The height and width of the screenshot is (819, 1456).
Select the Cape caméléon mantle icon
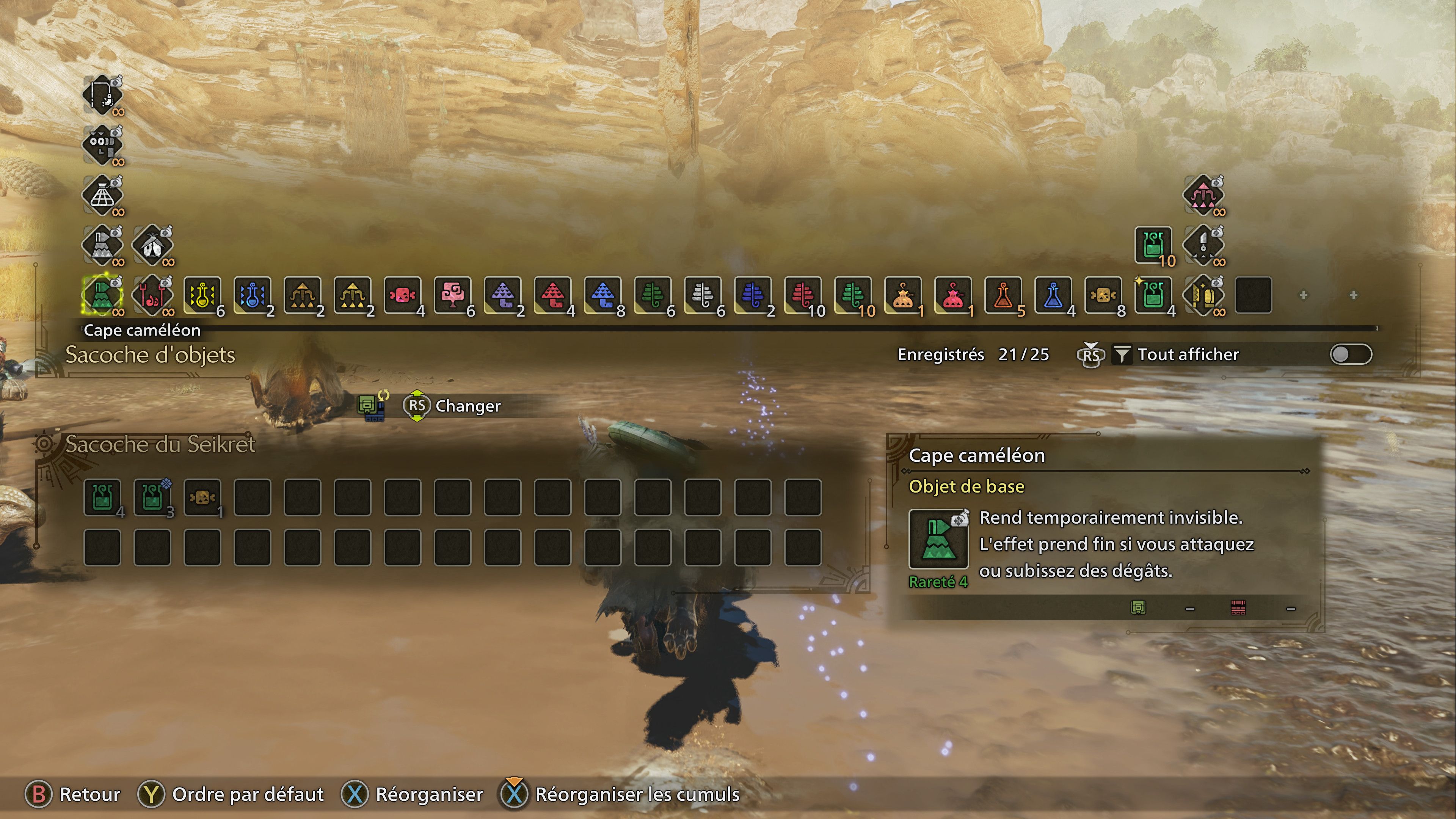[x=102, y=294]
